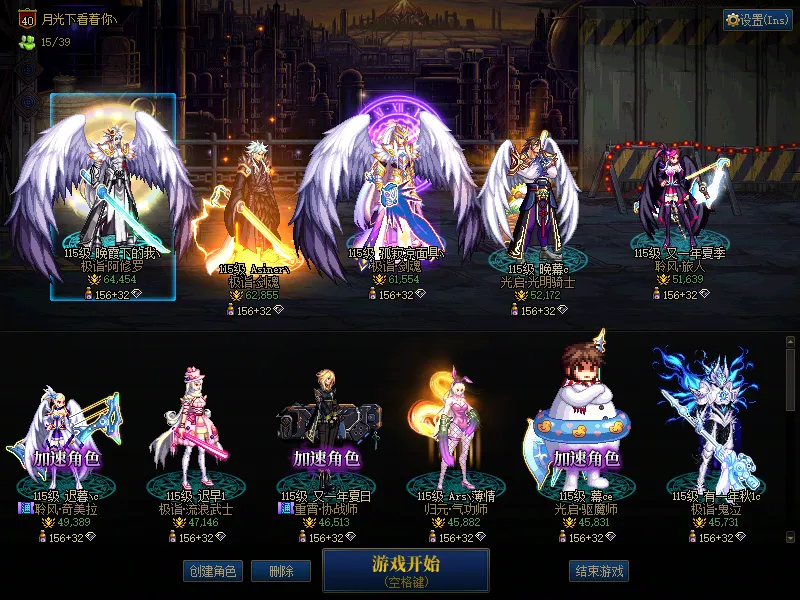The height and width of the screenshot is (600, 800).
Task: Click 创建角色 to create a character
Action: [212, 571]
